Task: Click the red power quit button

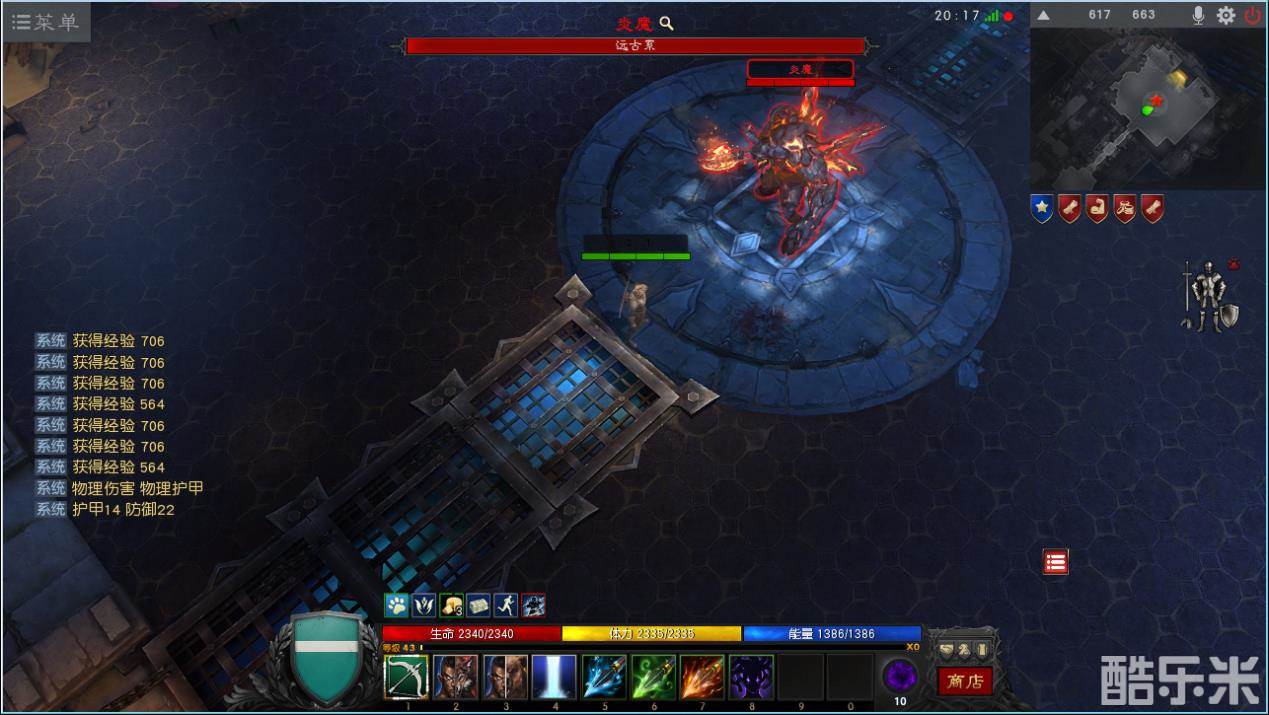Action: pos(1253,15)
